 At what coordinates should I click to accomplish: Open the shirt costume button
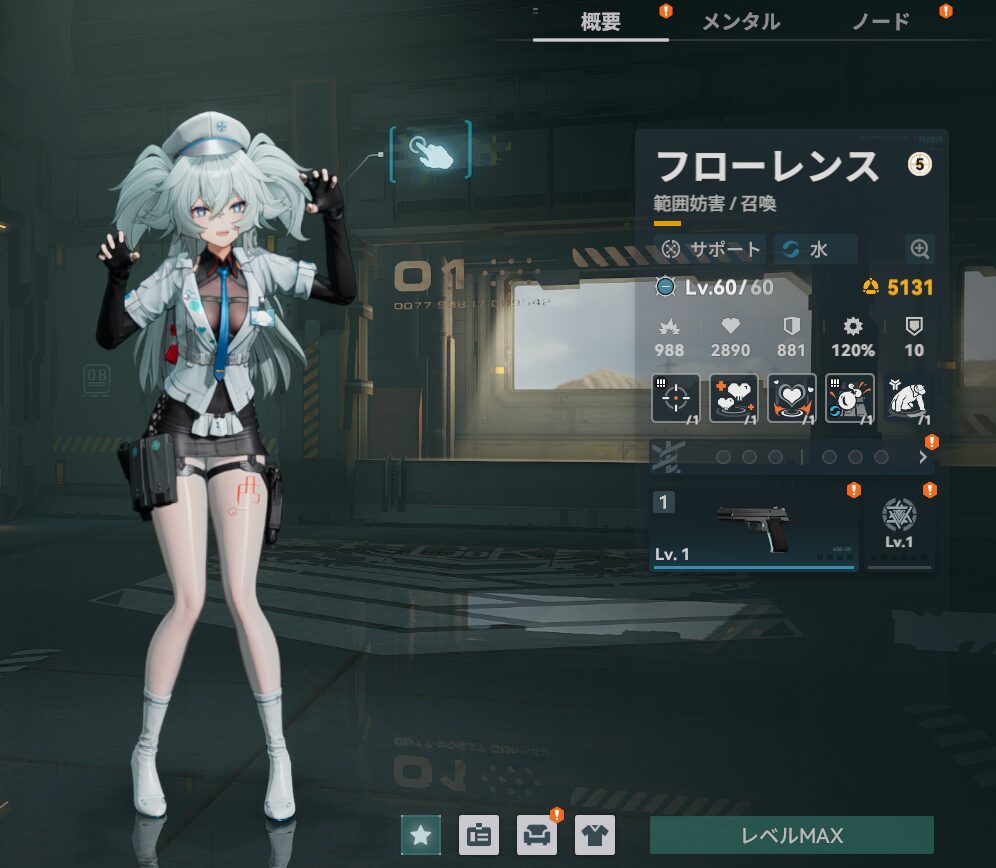pos(595,835)
